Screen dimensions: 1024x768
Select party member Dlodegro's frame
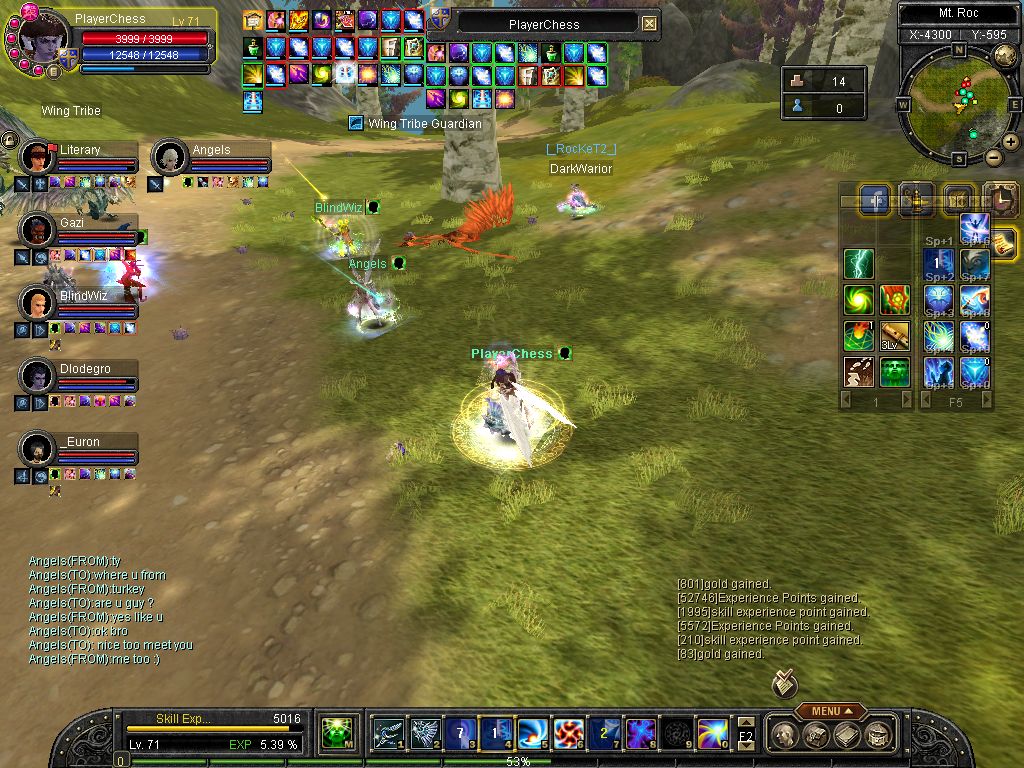tap(80, 375)
